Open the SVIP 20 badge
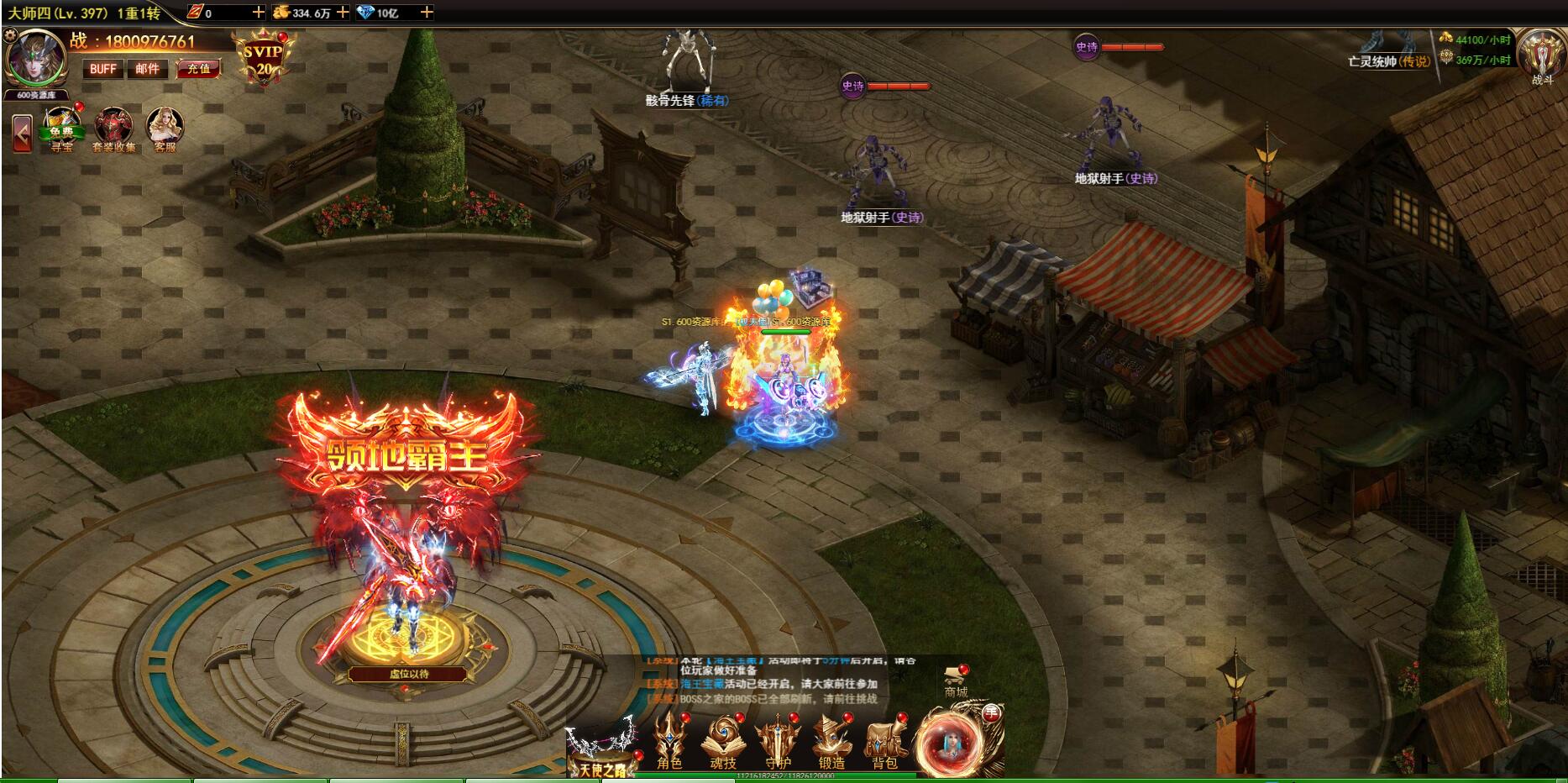The width and height of the screenshot is (1568, 783). coord(264,59)
